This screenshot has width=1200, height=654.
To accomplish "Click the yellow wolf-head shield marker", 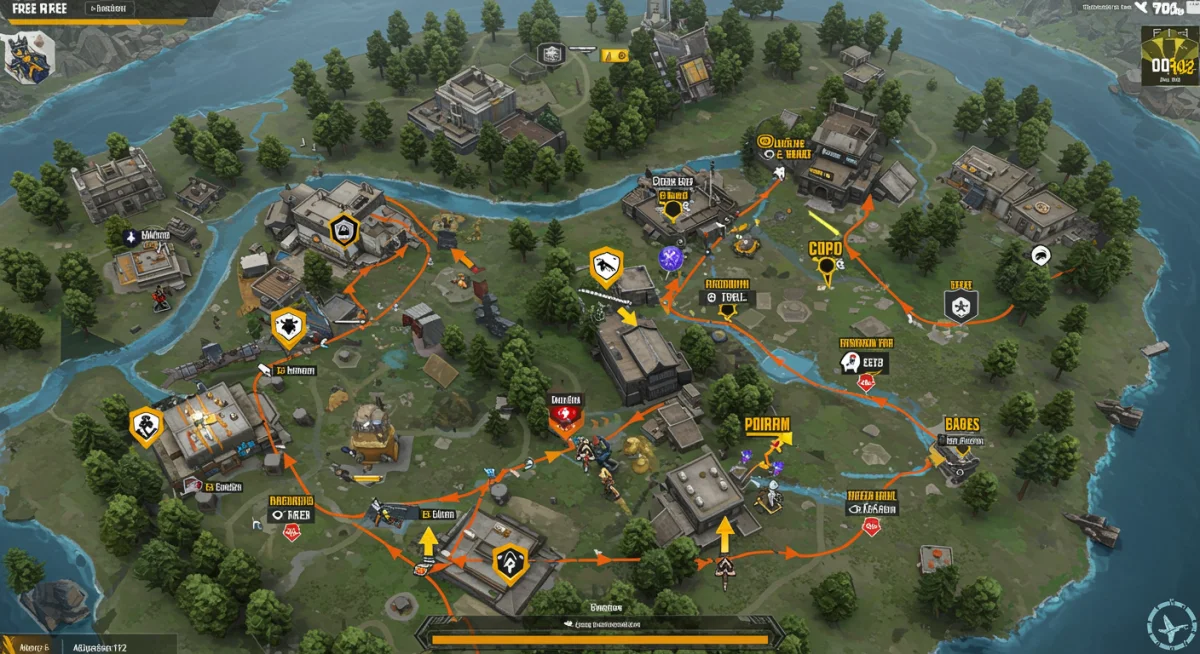I will point(288,326).
